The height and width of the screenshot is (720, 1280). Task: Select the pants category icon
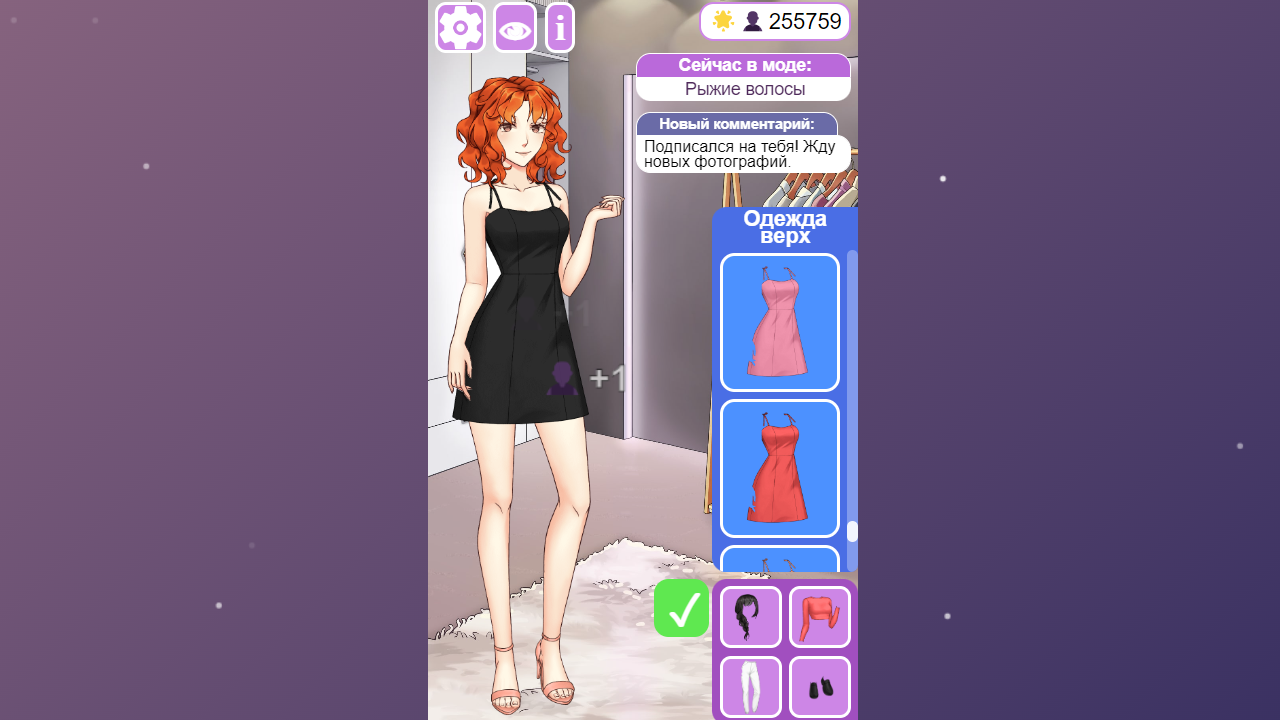[x=750, y=687]
